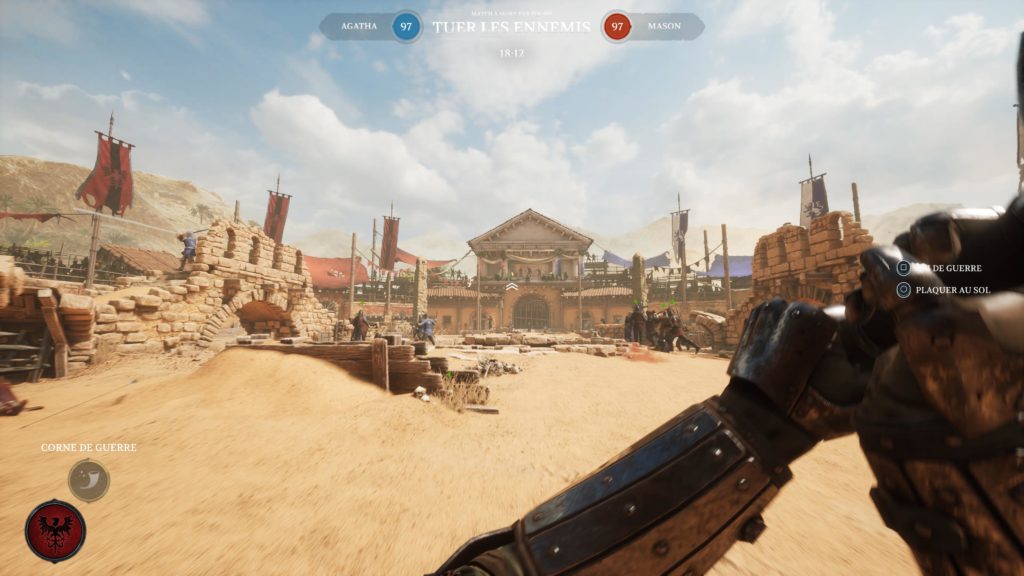
Task: Click the red Mason eagle emblem
Action: (55, 530)
